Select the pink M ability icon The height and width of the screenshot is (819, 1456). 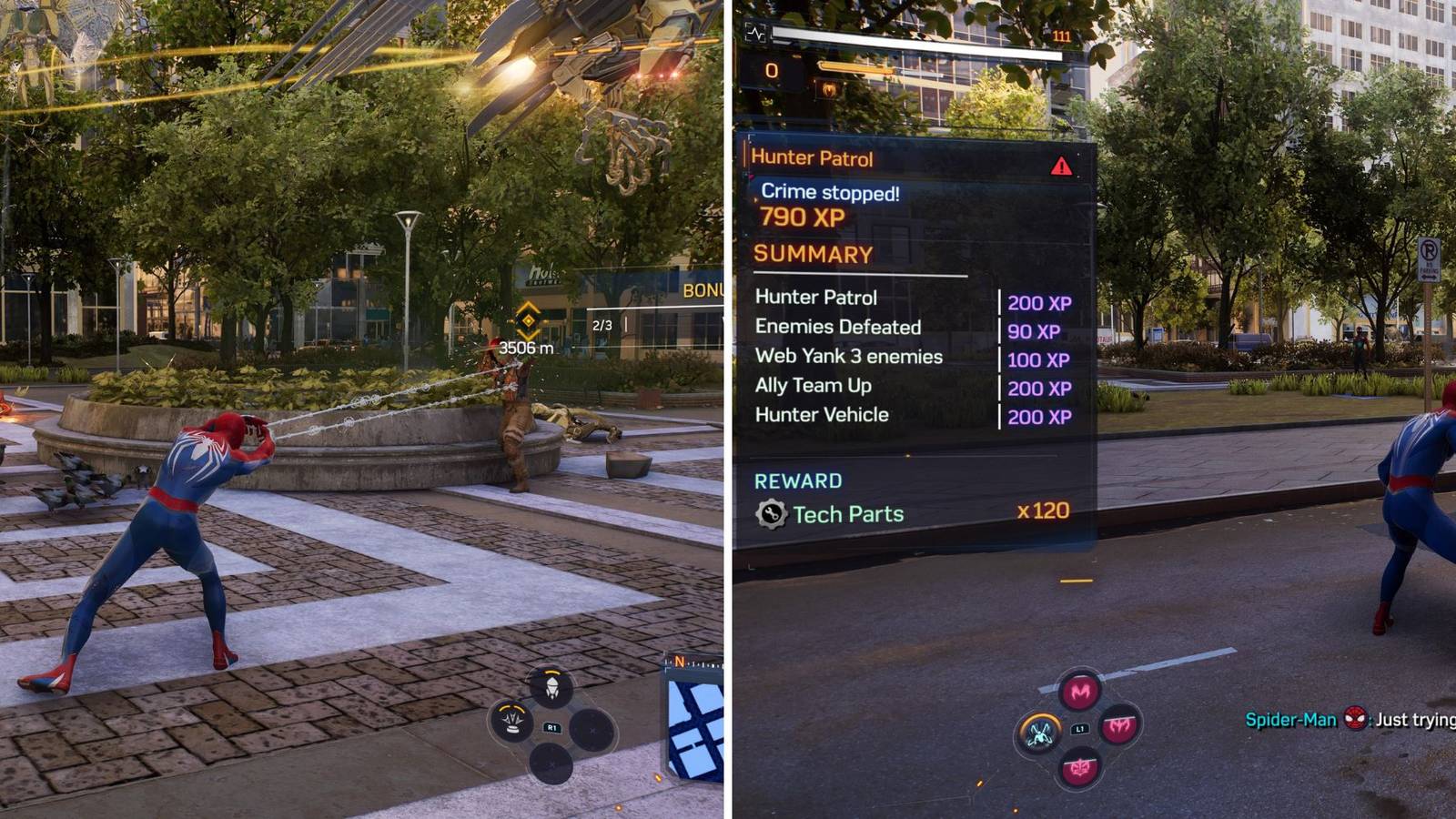[x=1077, y=691]
